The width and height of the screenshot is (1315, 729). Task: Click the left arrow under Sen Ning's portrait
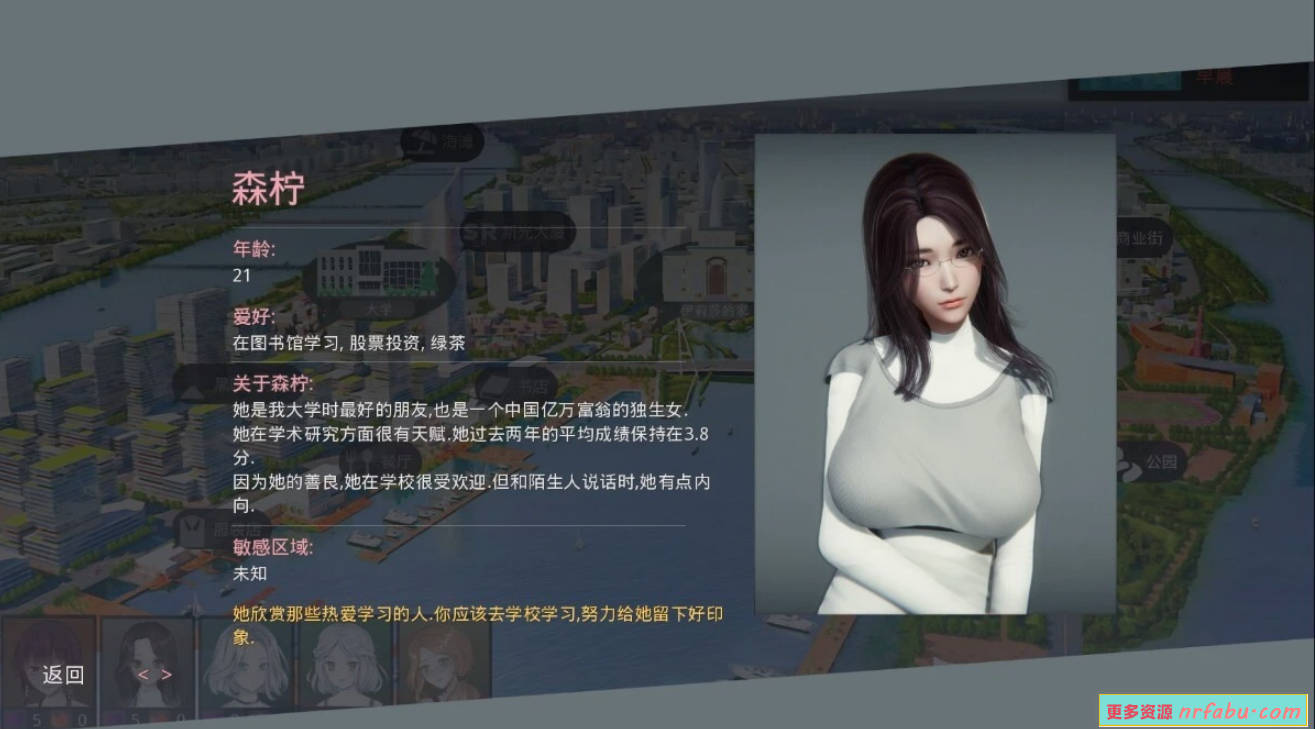click(144, 672)
